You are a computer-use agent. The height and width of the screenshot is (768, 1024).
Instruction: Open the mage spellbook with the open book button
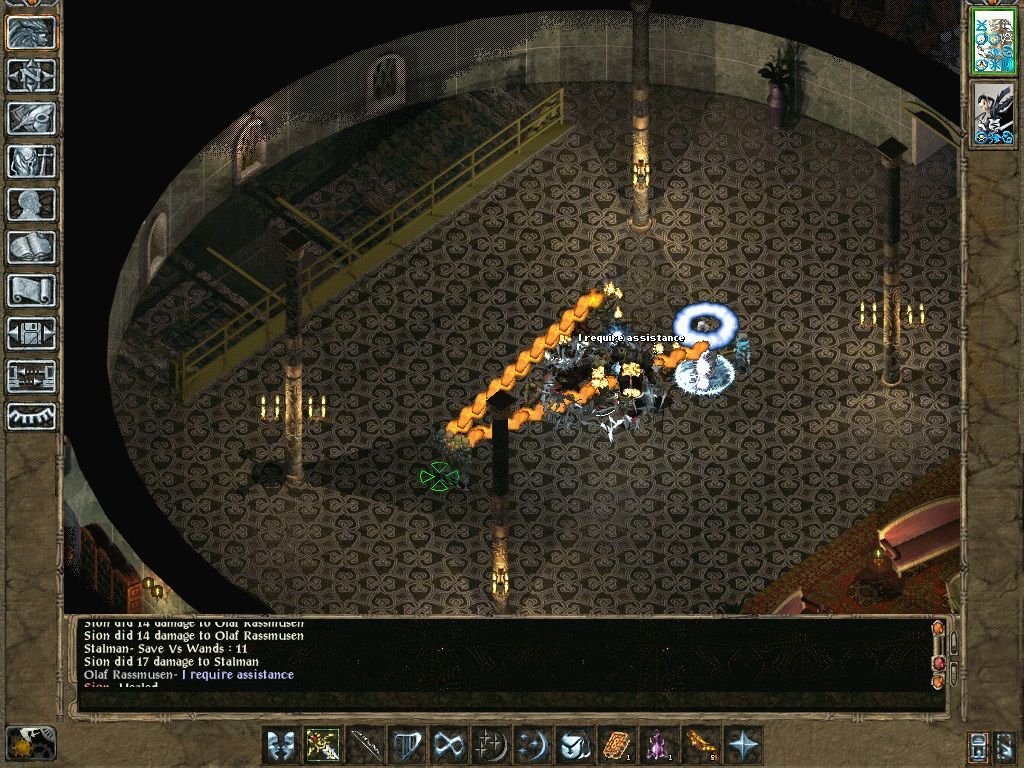pyautogui.click(x=32, y=247)
